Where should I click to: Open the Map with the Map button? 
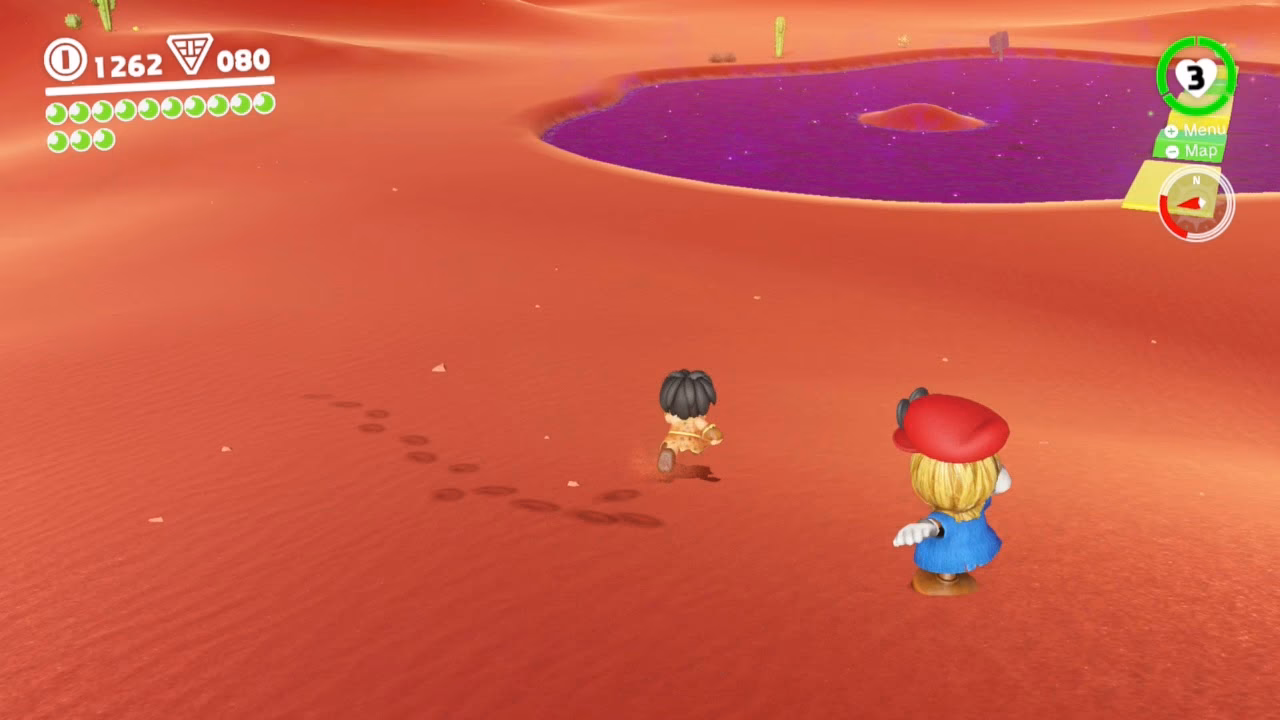click(x=1203, y=151)
